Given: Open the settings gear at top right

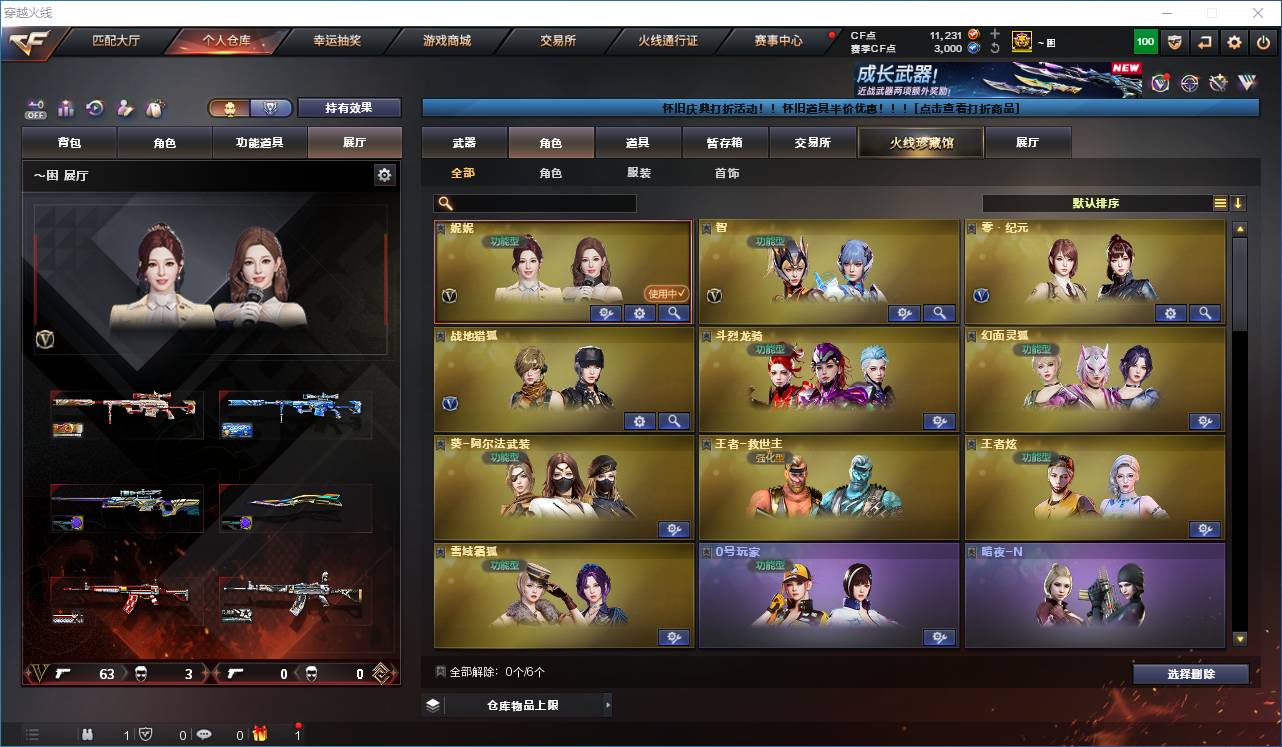Looking at the screenshot, I should pyautogui.click(x=1233, y=42).
